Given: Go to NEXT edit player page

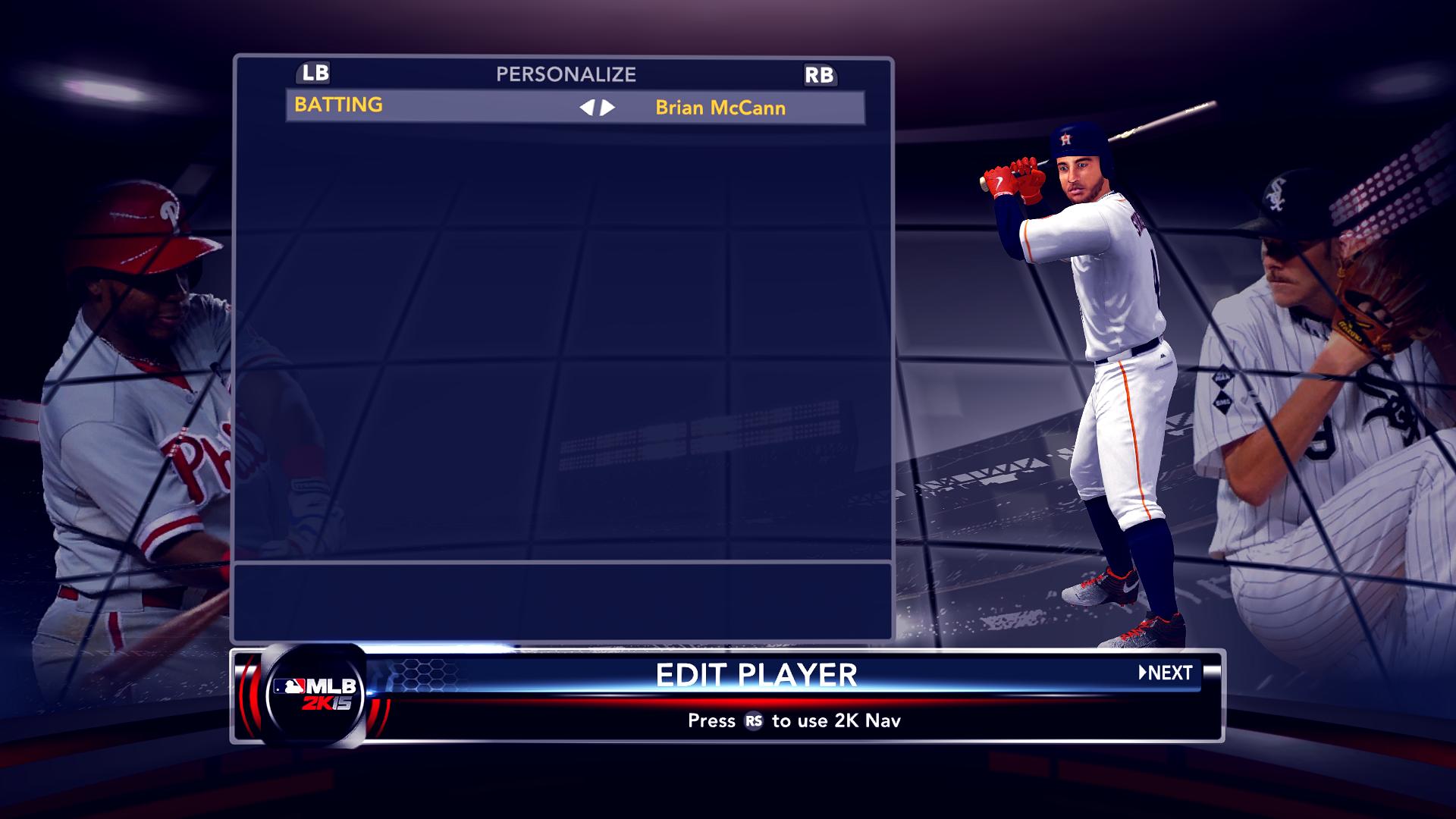Looking at the screenshot, I should coord(1166,673).
